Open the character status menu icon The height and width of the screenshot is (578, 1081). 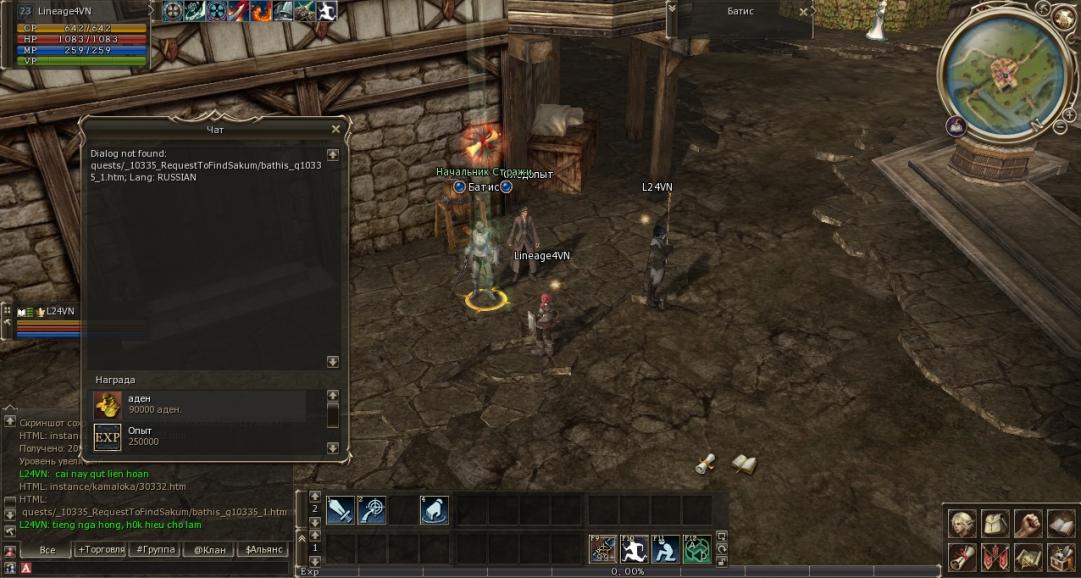(963, 523)
